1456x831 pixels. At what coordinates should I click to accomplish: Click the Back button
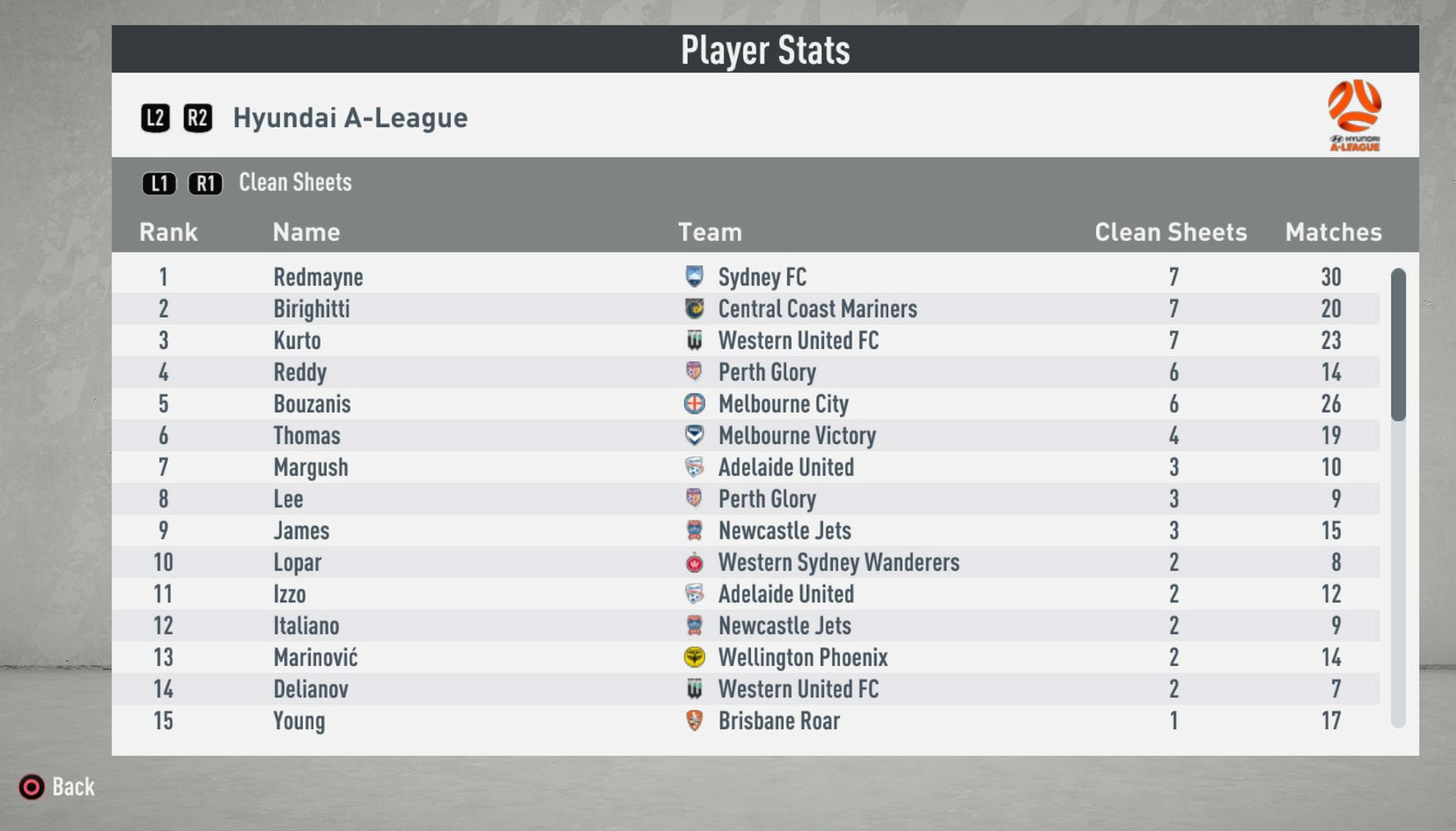point(56,786)
